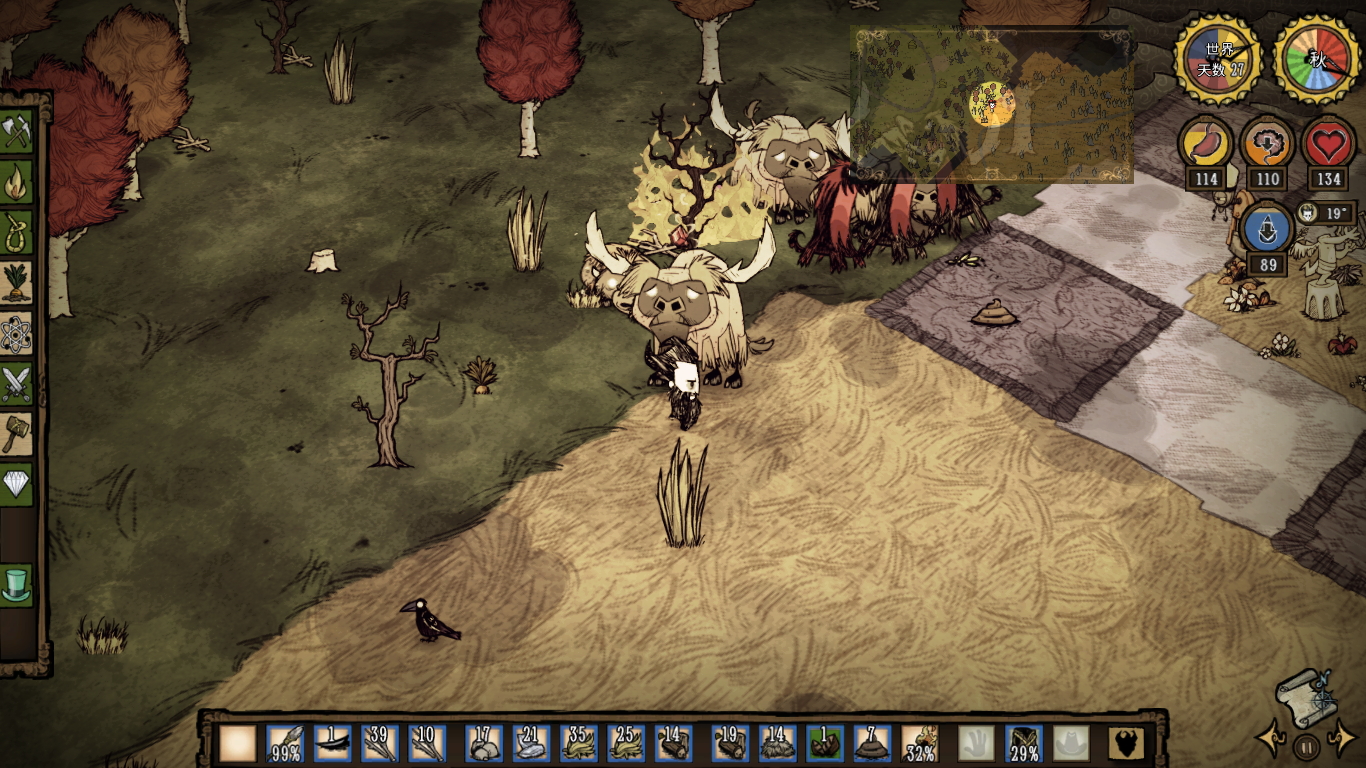Click the translucent minimap overlay
Image resolution: width=1366 pixels, height=768 pixels.
(991, 104)
